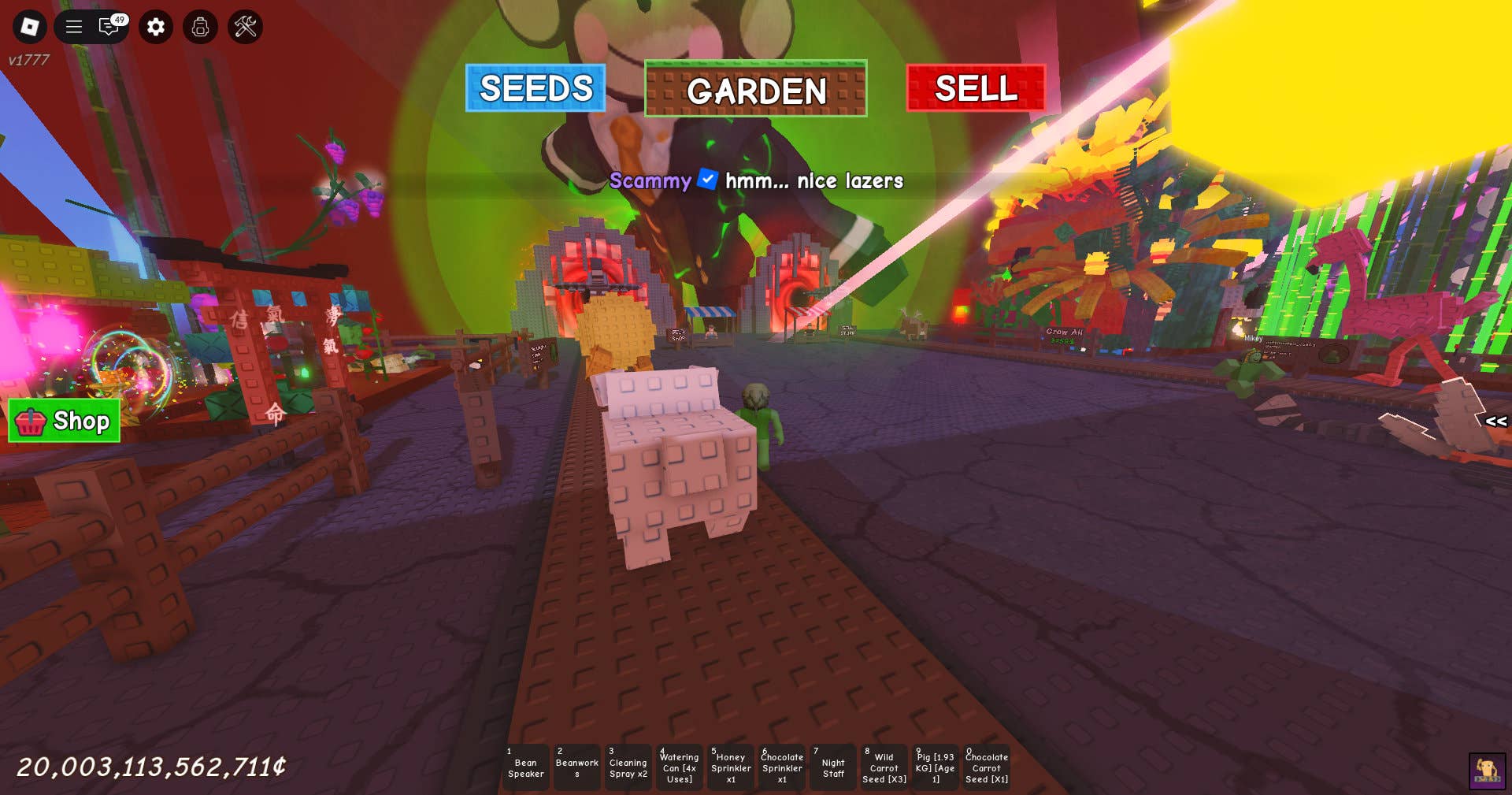Equip the Beanworks hotbar slot
Viewport: 1512px width, 795px height.
(576, 767)
